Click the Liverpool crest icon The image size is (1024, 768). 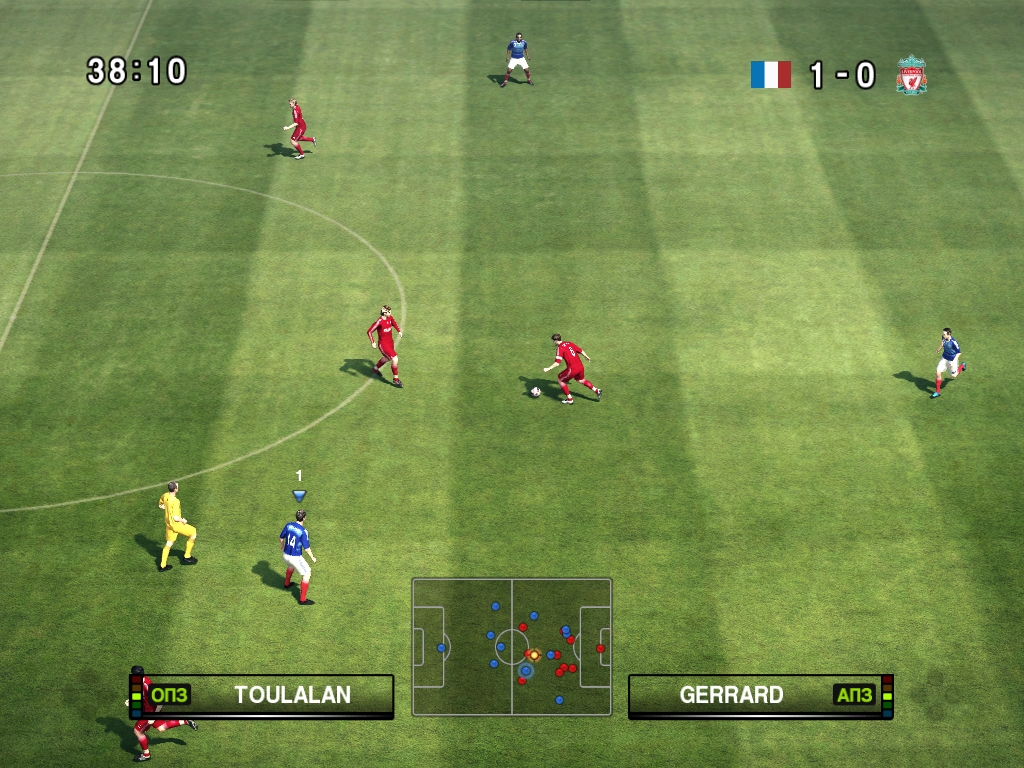[911, 76]
